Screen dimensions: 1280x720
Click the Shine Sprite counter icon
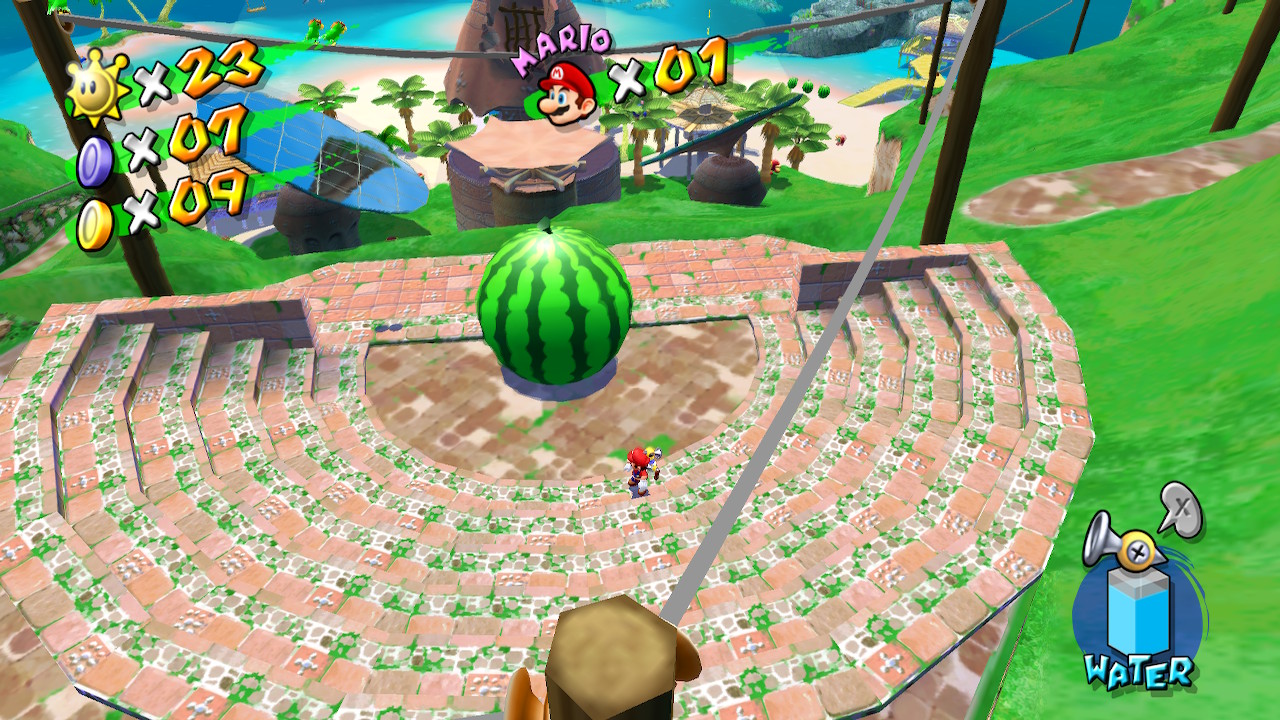[98, 84]
